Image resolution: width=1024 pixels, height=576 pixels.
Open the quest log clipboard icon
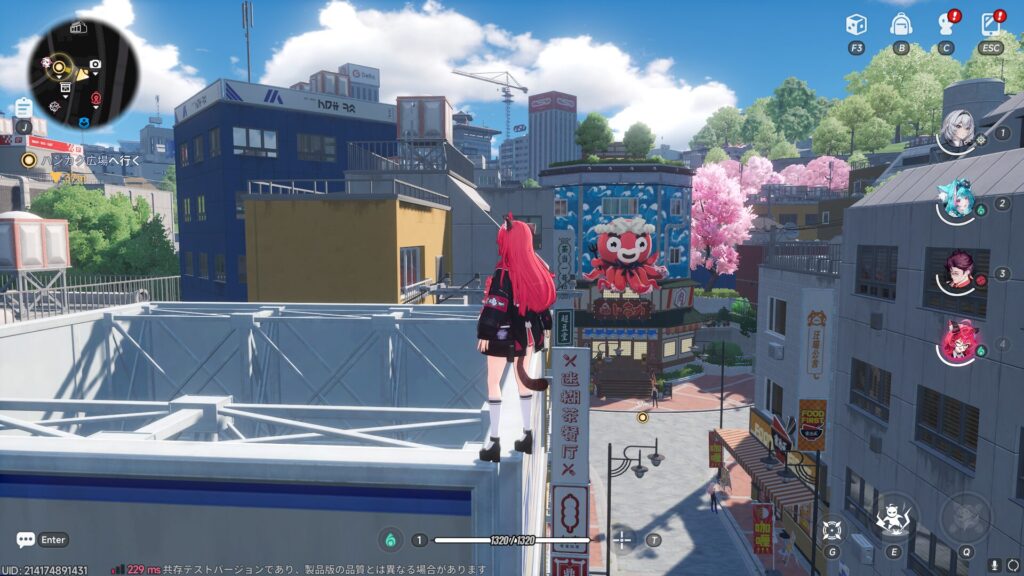(23, 106)
